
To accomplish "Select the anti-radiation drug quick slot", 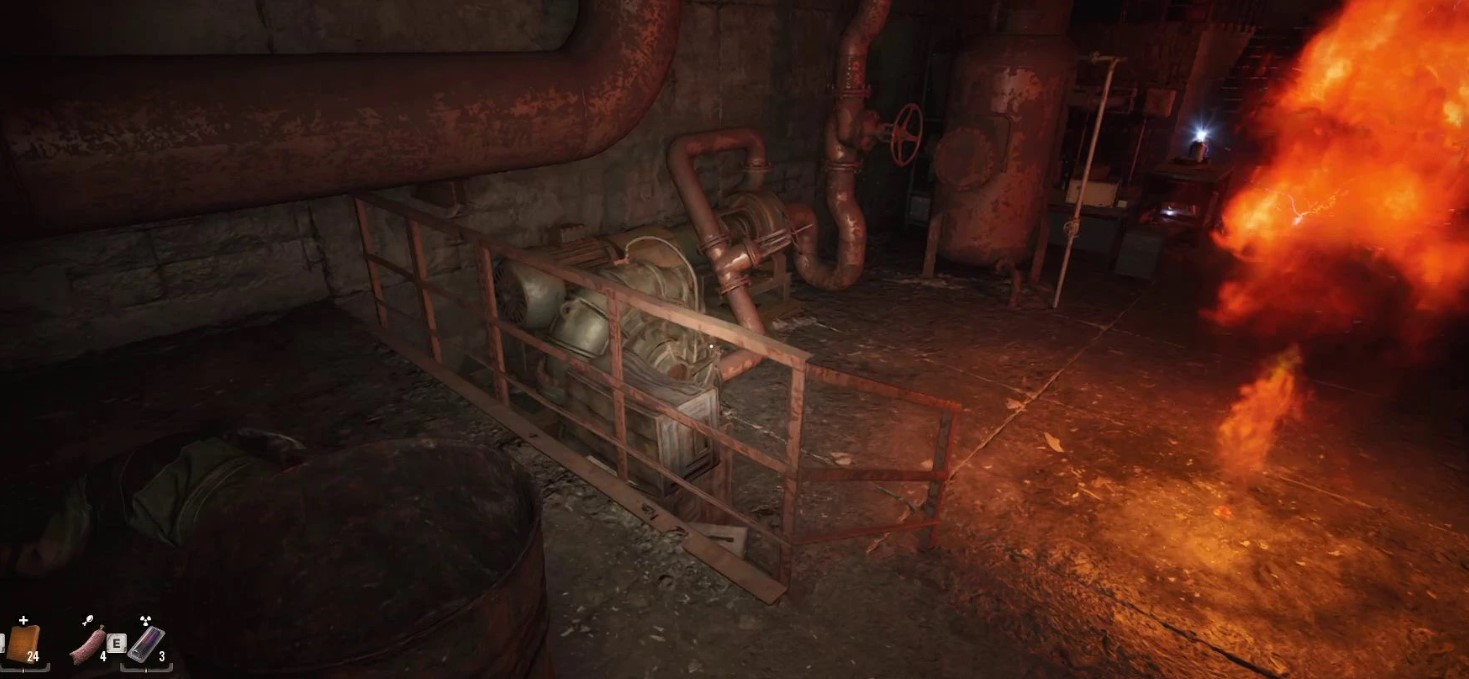I will (x=146, y=644).
